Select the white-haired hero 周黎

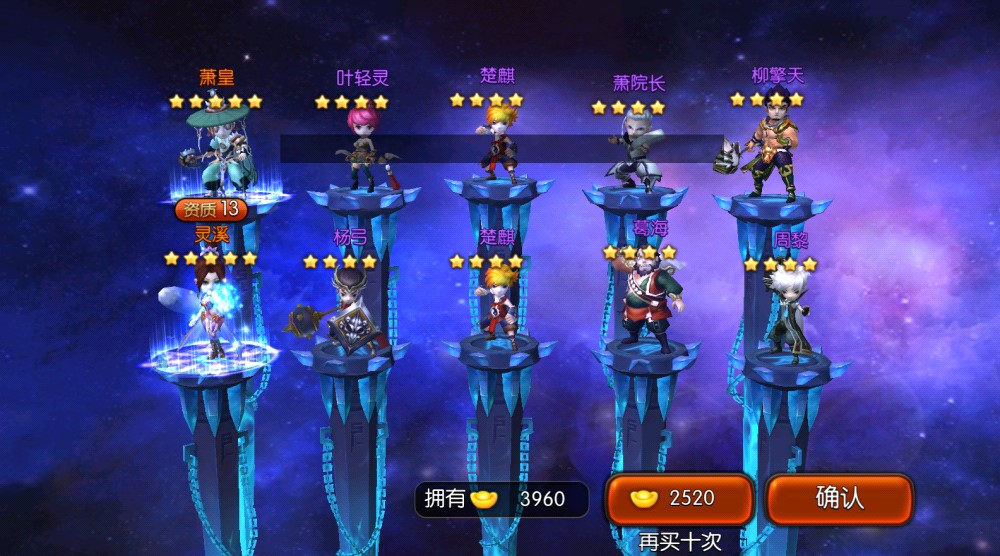787,305
